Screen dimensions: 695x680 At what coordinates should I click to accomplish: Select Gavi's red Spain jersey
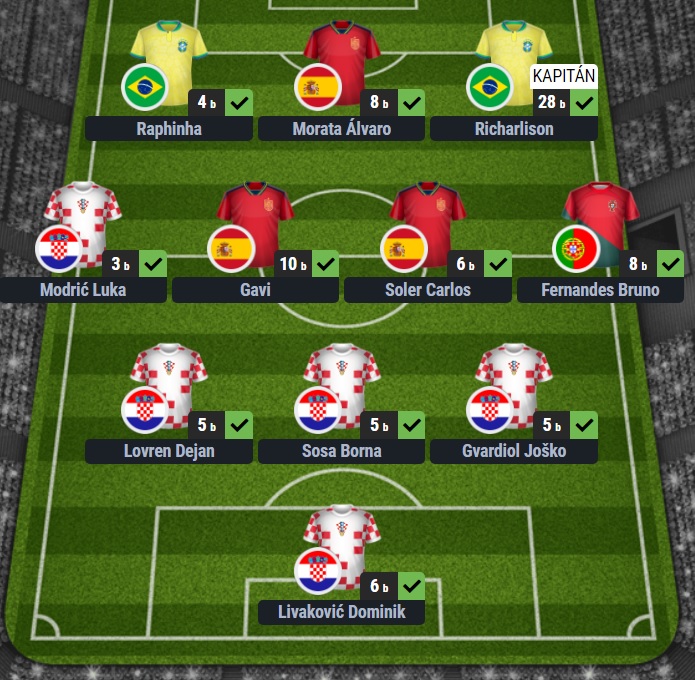(255, 215)
